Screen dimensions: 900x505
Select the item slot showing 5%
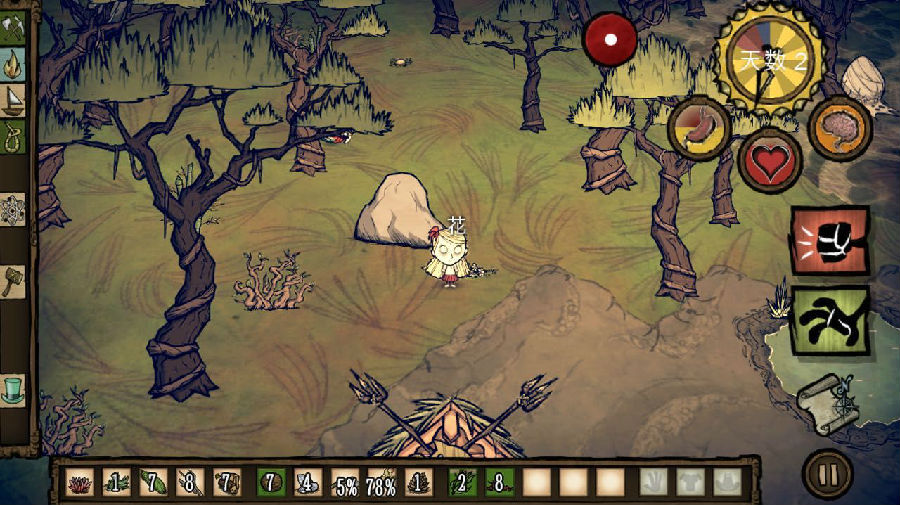pyautogui.click(x=345, y=483)
